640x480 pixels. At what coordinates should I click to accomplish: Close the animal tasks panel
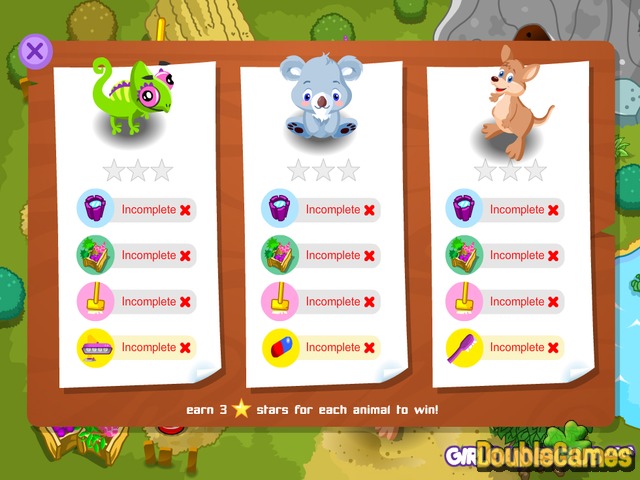click(x=35, y=51)
